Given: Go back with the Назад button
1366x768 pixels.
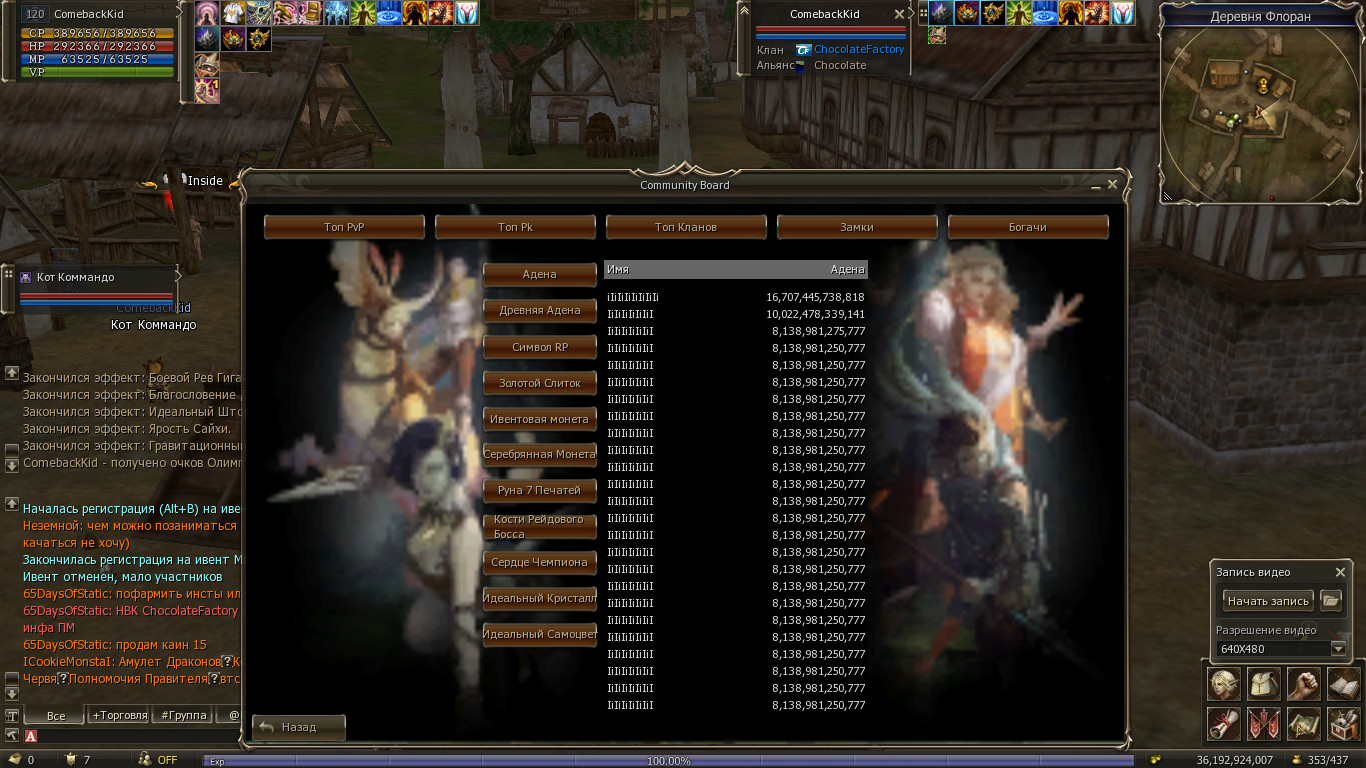Looking at the screenshot, I should 298,728.
